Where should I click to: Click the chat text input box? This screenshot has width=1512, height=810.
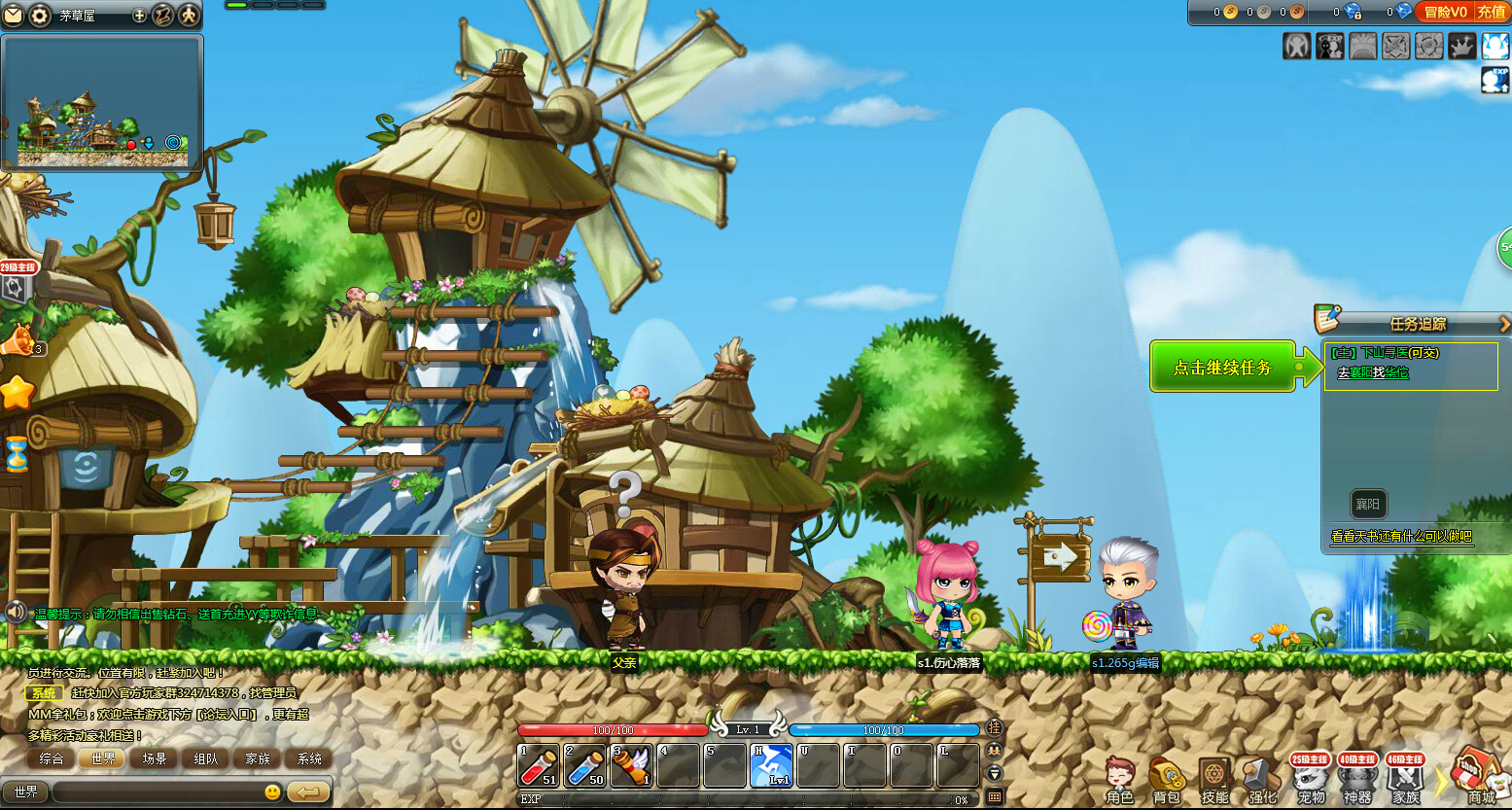click(156, 792)
